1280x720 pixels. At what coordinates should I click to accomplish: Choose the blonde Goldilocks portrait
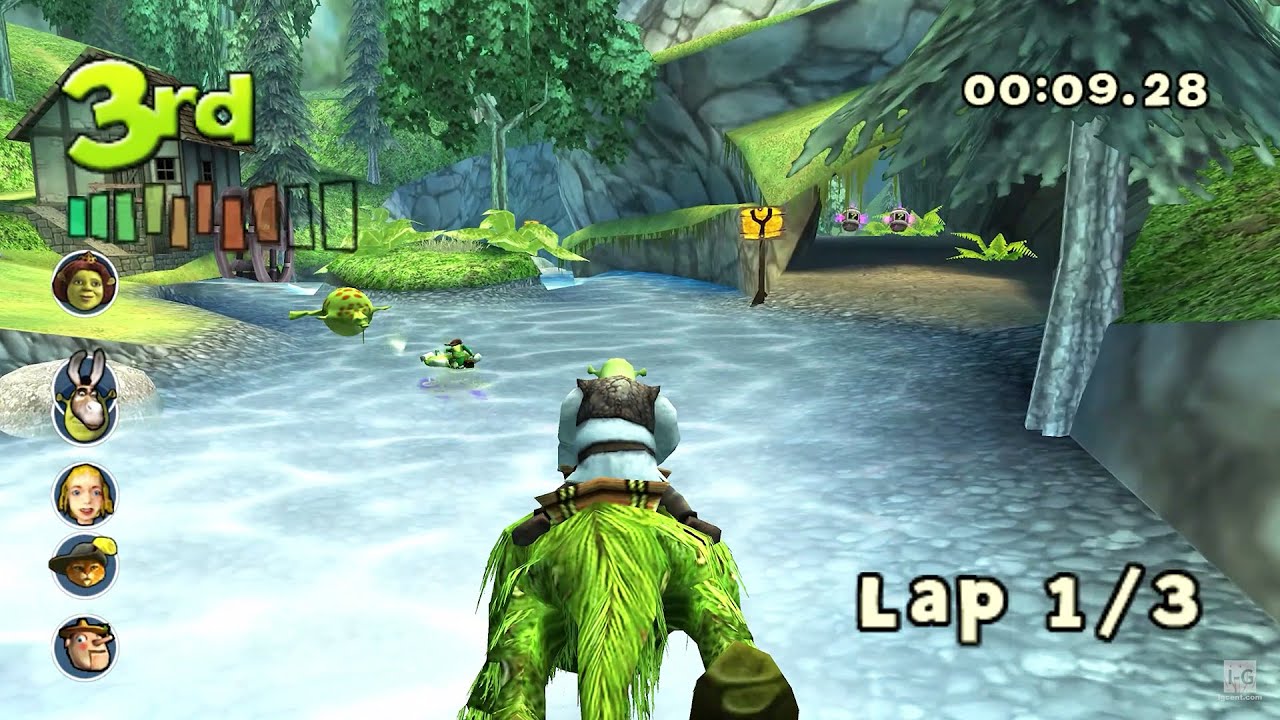point(85,494)
